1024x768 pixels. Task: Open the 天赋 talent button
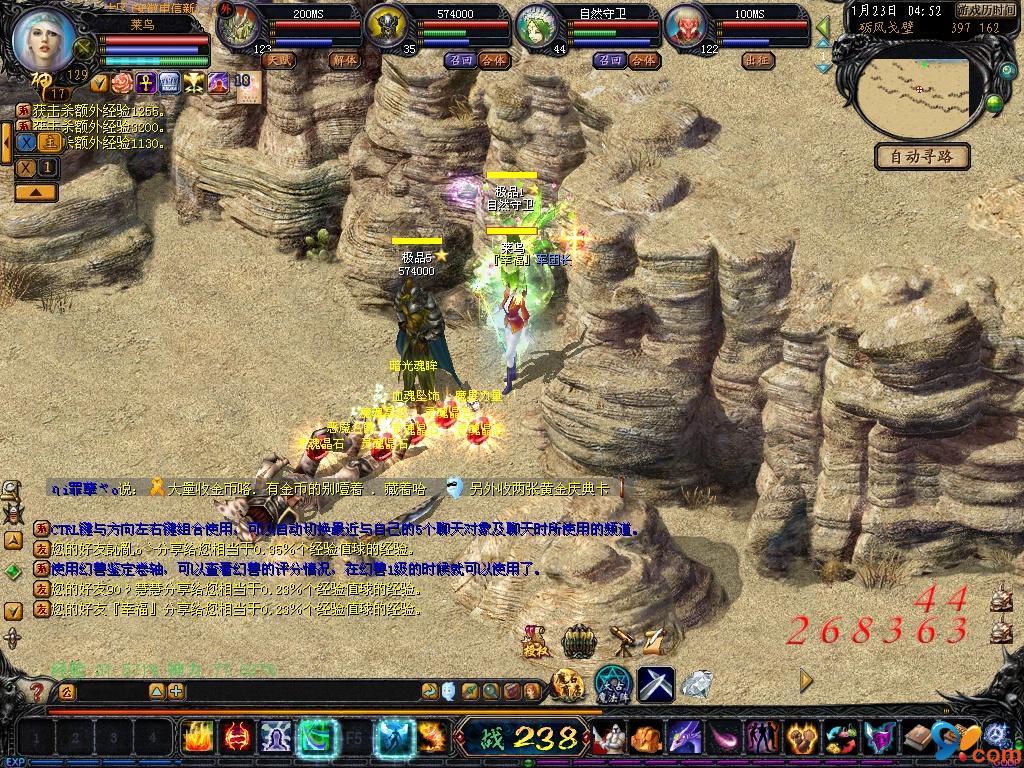(x=279, y=60)
